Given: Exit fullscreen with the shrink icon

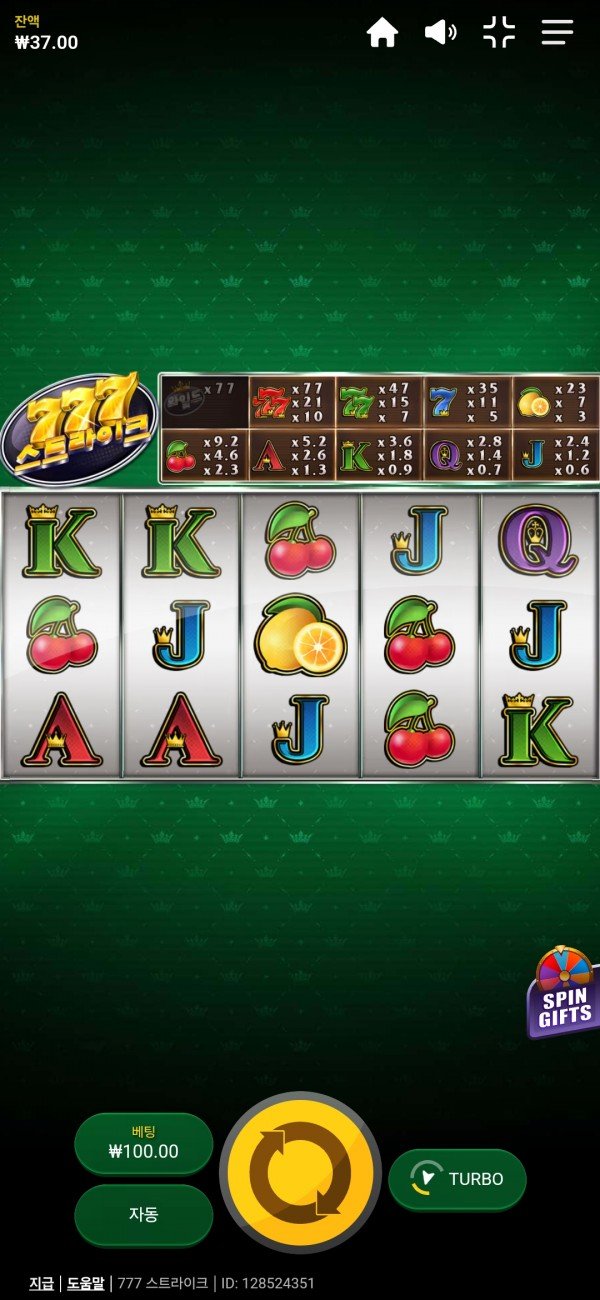Looking at the screenshot, I should [498, 33].
